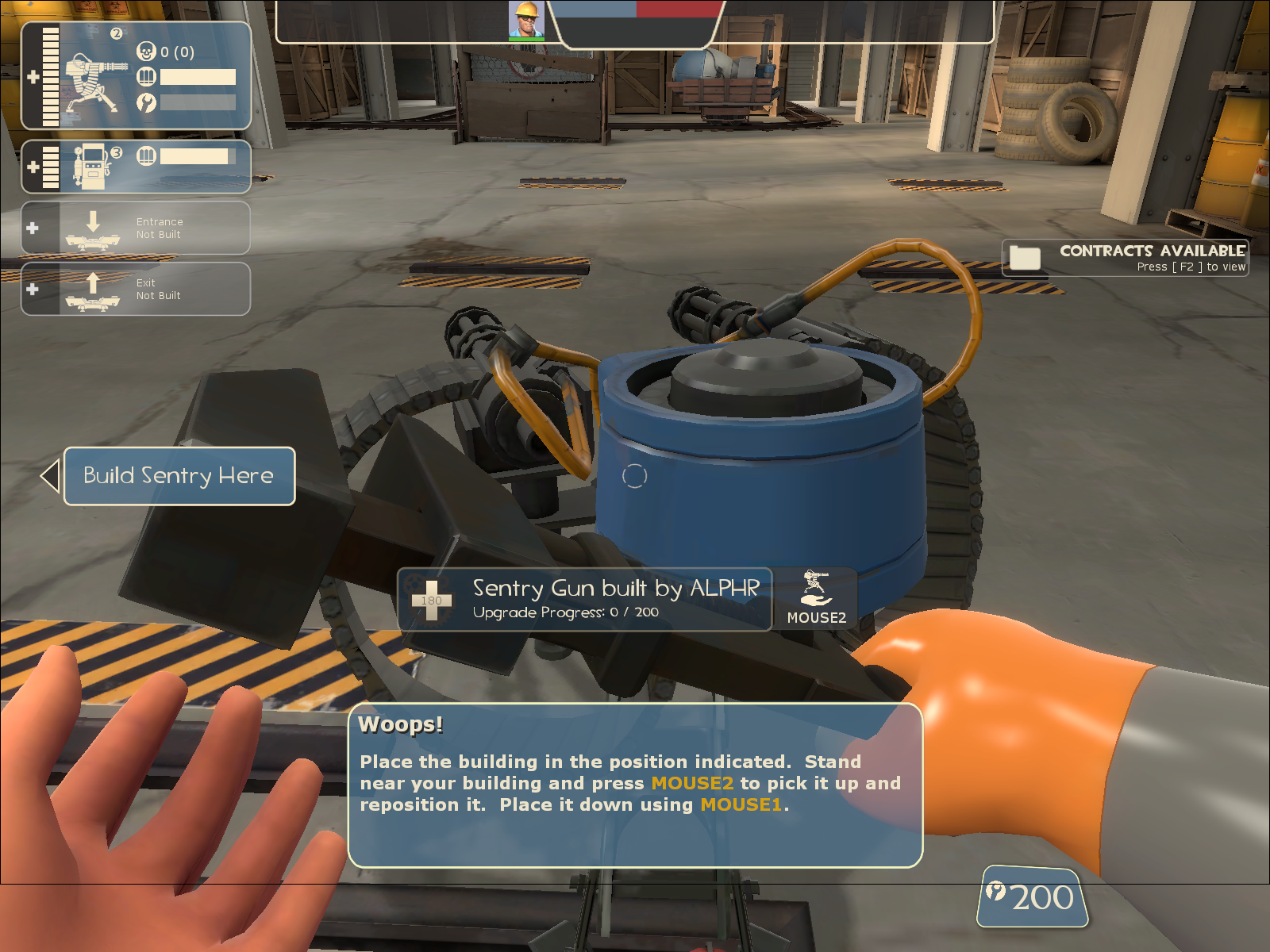Image resolution: width=1270 pixels, height=952 pixels.
Task: Click the Teleporter Entrance icon marked Not Built
Action: point(93,230)
